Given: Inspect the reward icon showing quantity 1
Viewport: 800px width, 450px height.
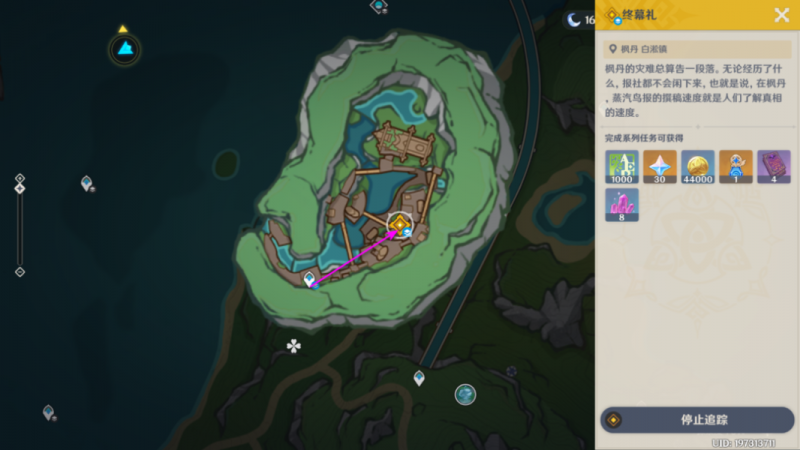Looking at the screenshot, I should pos(736,167).
